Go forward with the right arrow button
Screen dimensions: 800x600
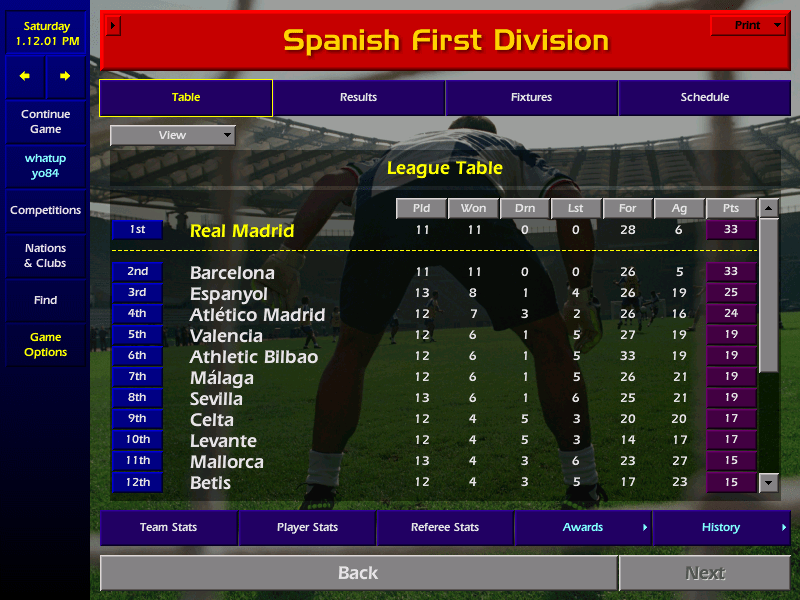pos(65,76)
